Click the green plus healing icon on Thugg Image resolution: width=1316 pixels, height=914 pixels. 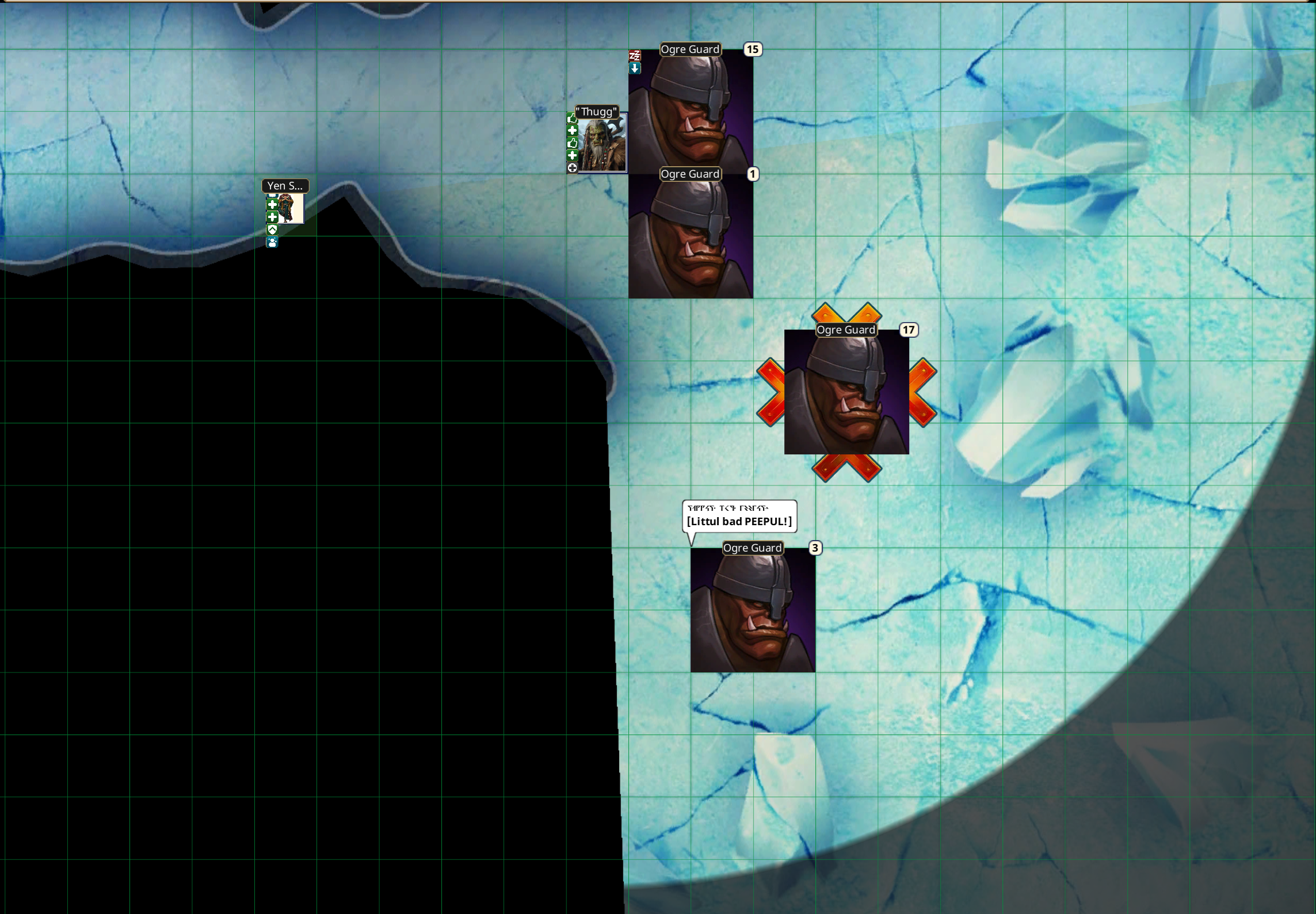(572, 131)
